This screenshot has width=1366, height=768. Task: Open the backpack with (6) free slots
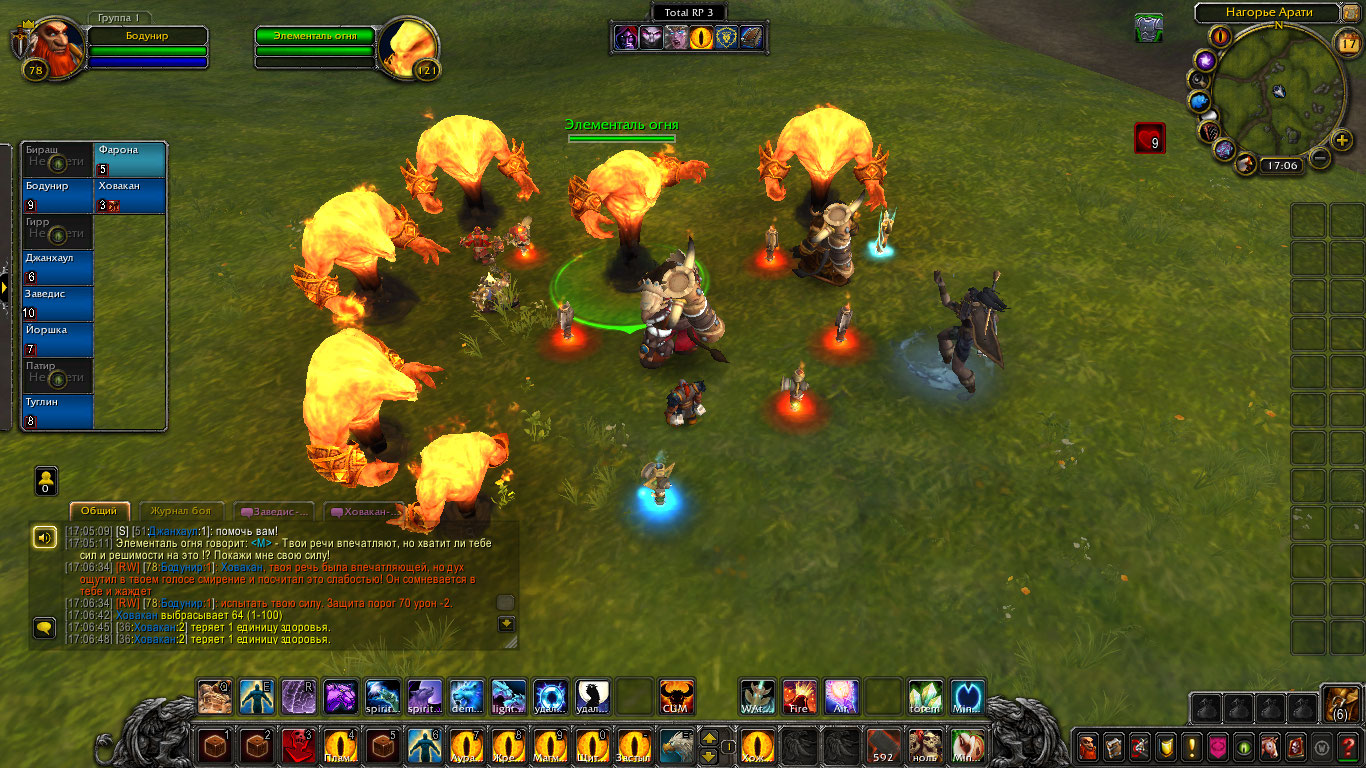pos(1340,705)
